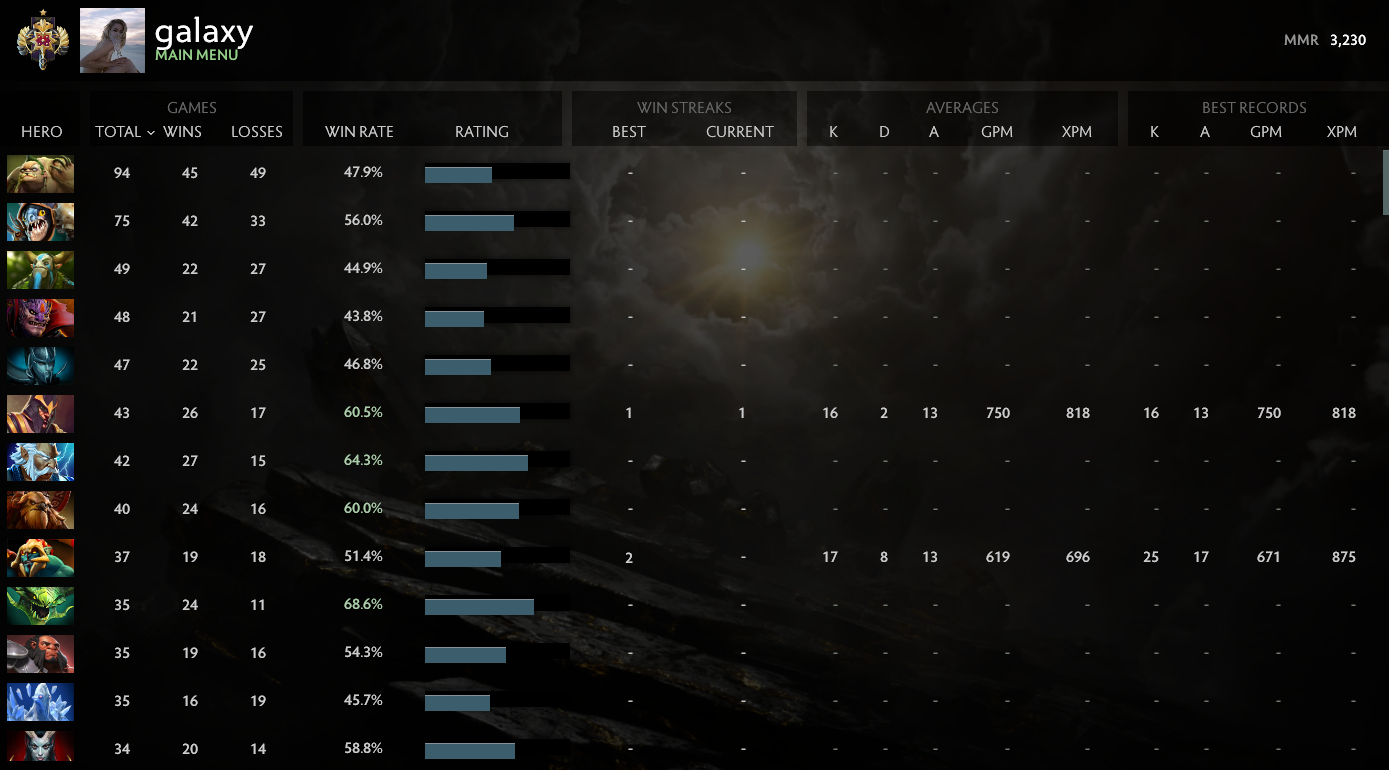Select Crystal Maiden's hero portrait
Viewport: 1389px width, 770px height.
pyautogui.click(x=40, y=701)
